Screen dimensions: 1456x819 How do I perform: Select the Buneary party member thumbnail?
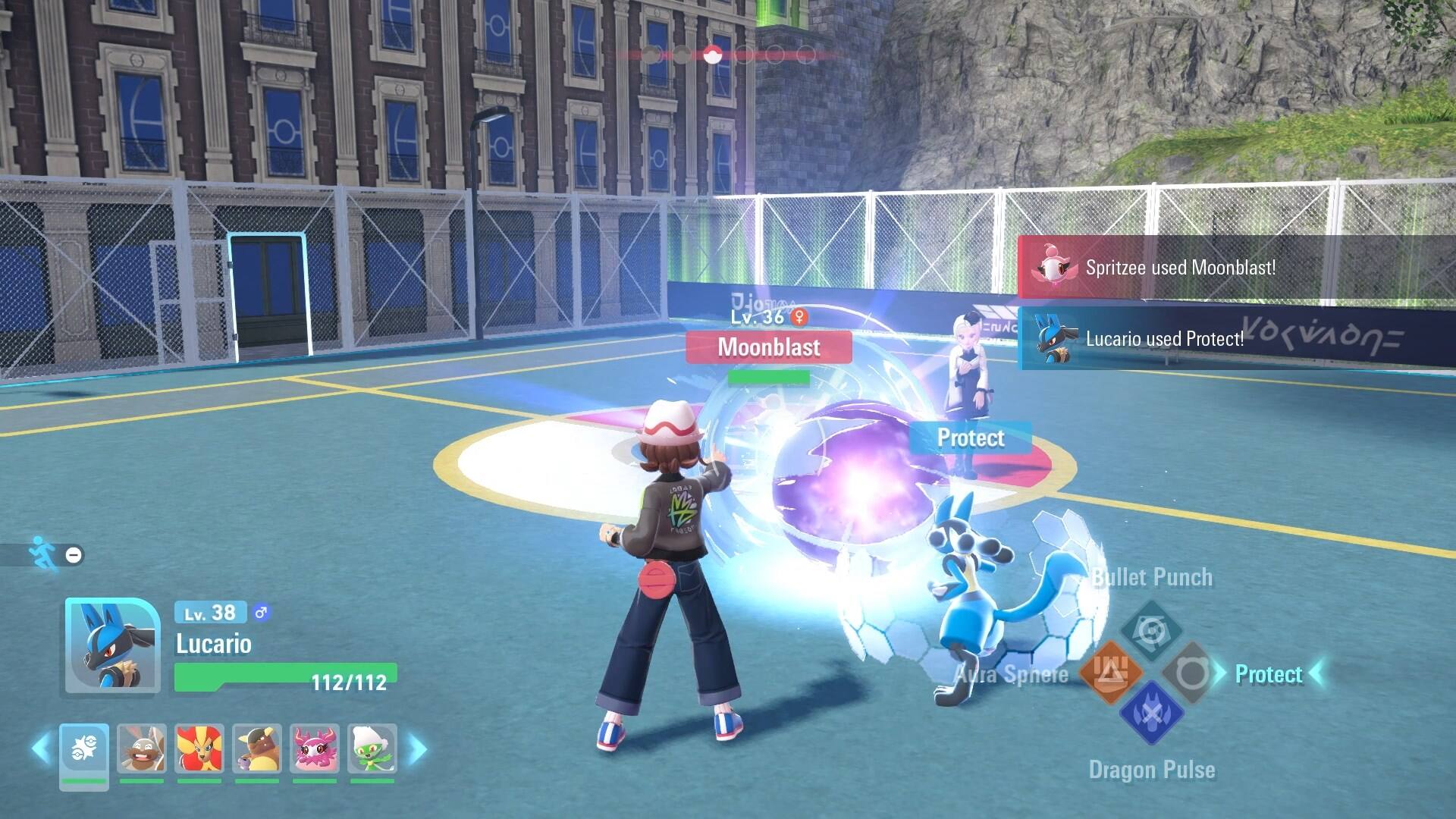(142, 749)
